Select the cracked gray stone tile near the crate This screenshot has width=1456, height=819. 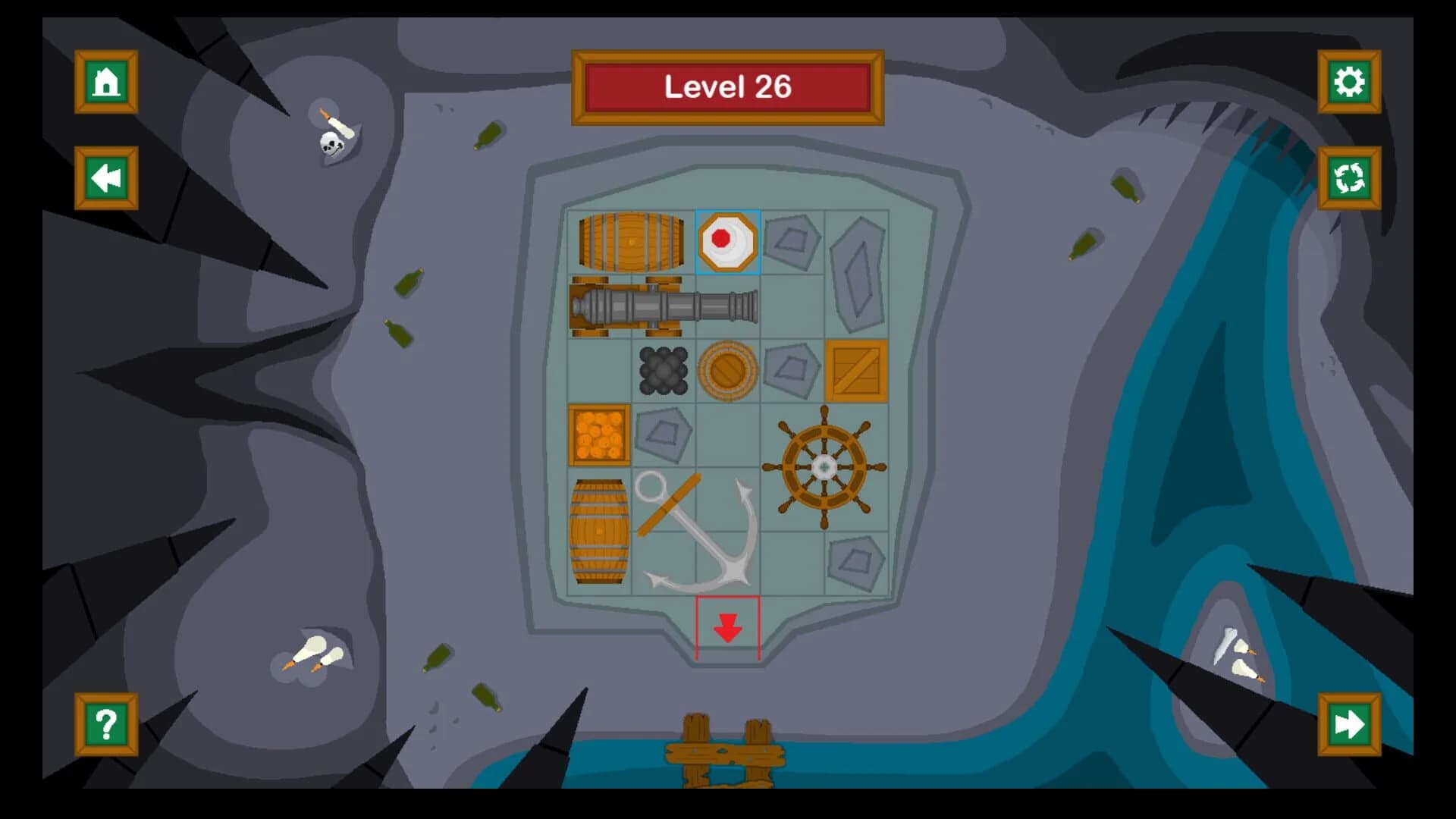[792, 368]
